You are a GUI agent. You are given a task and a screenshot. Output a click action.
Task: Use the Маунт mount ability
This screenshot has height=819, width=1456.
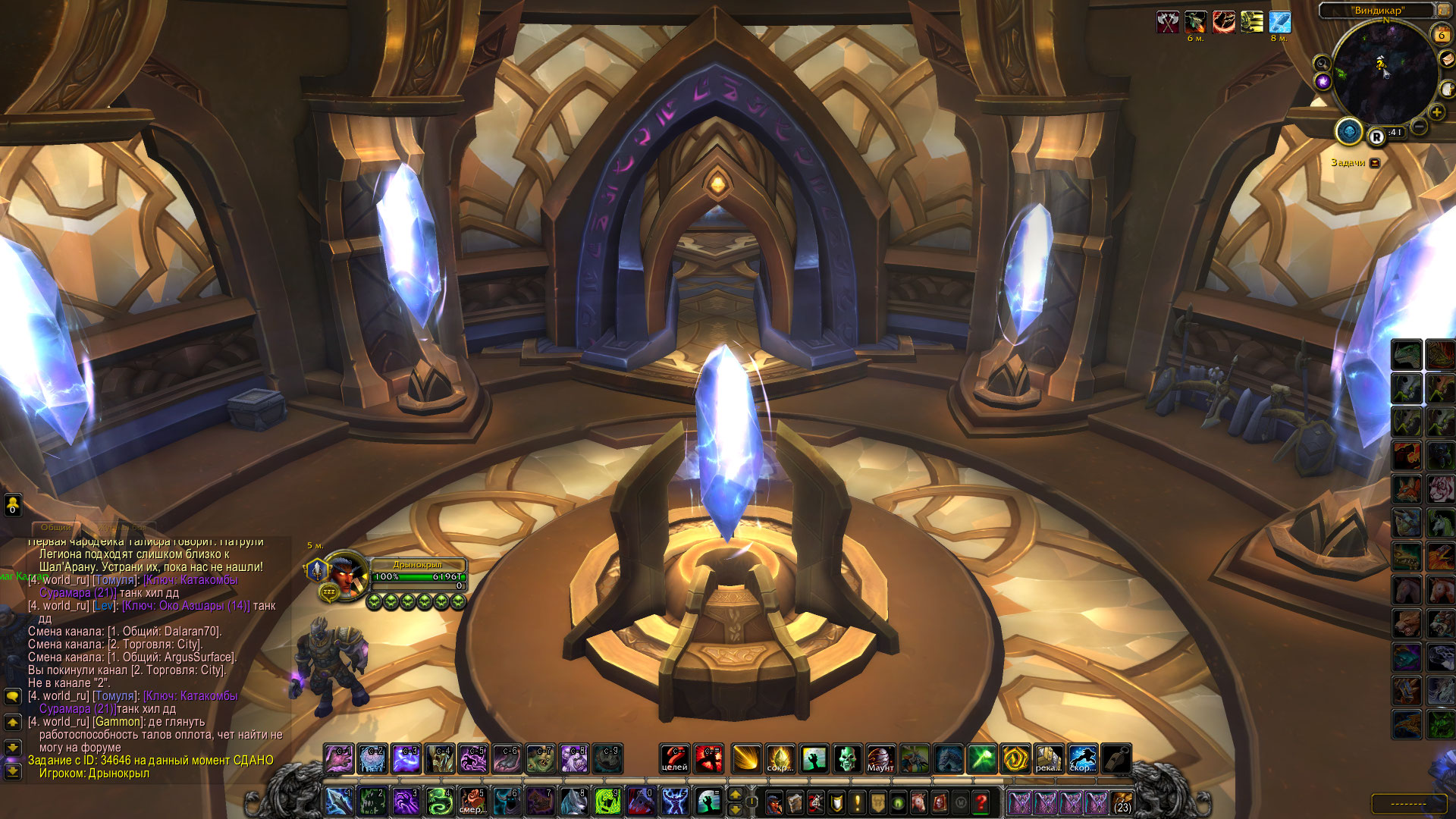pos(880,758)
